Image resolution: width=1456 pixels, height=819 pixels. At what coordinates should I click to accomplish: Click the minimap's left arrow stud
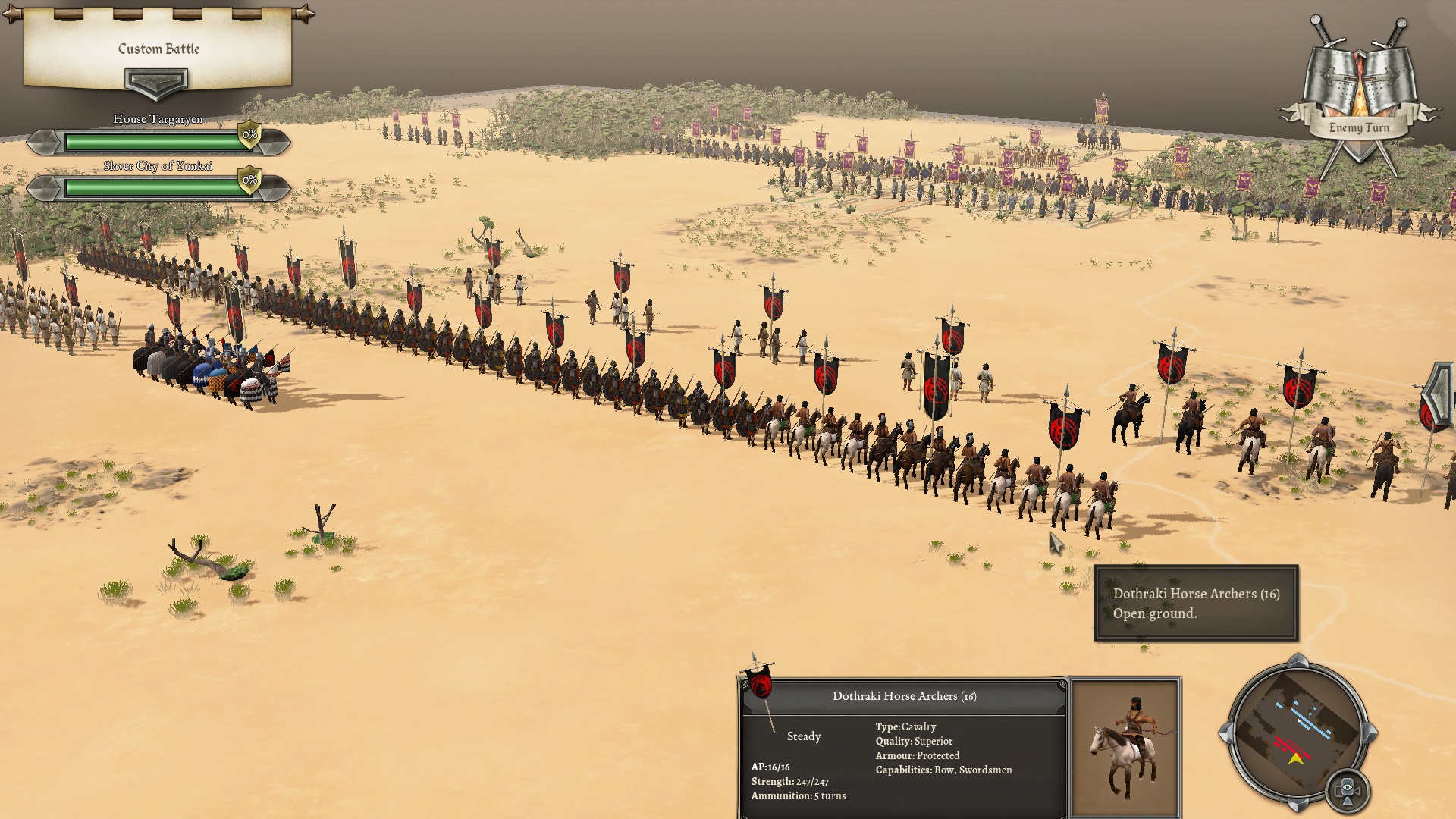point(1225,733)
